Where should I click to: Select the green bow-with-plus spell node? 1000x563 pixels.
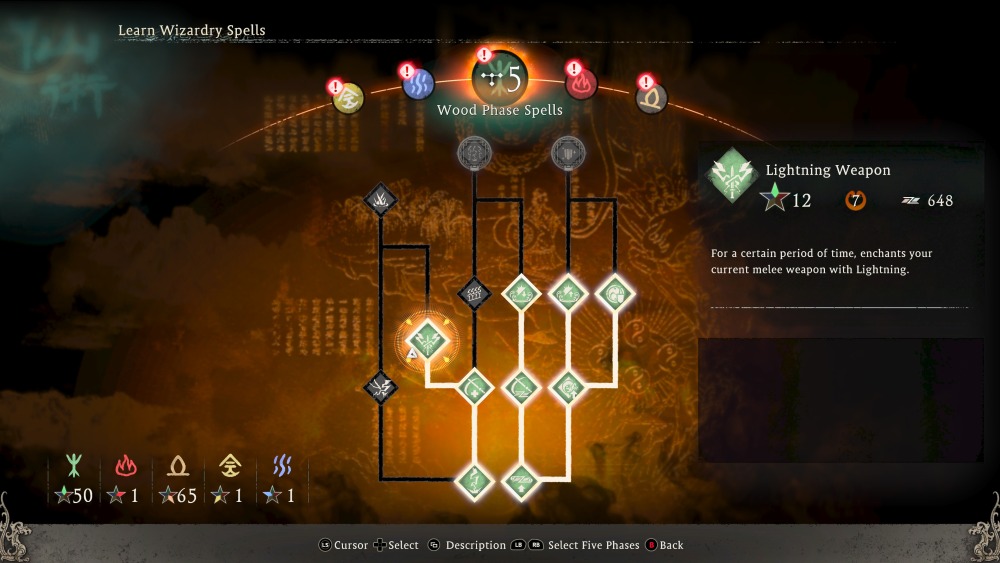coord(474,386)
